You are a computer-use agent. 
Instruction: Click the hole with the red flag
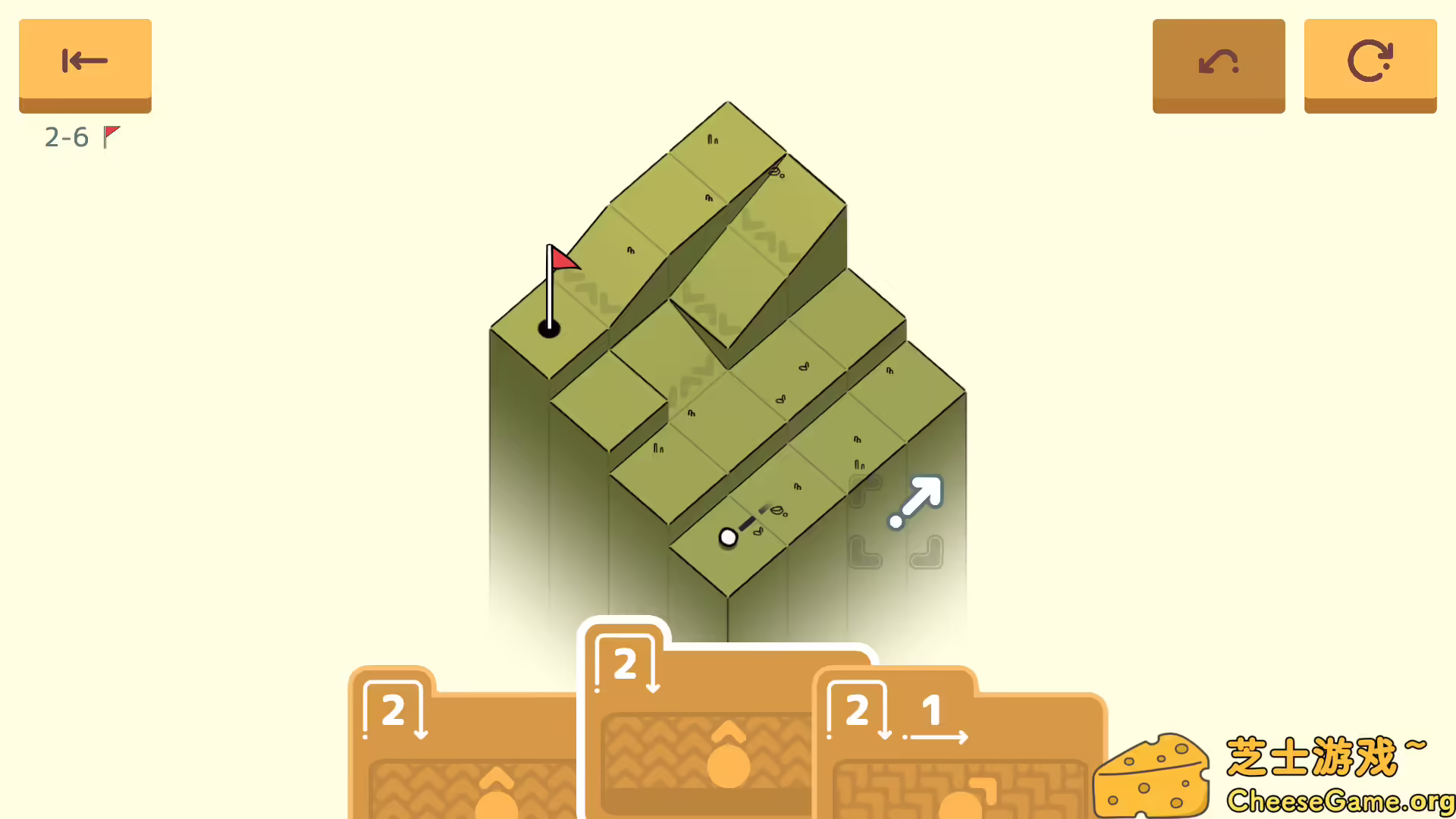click(x=548, y=328)
